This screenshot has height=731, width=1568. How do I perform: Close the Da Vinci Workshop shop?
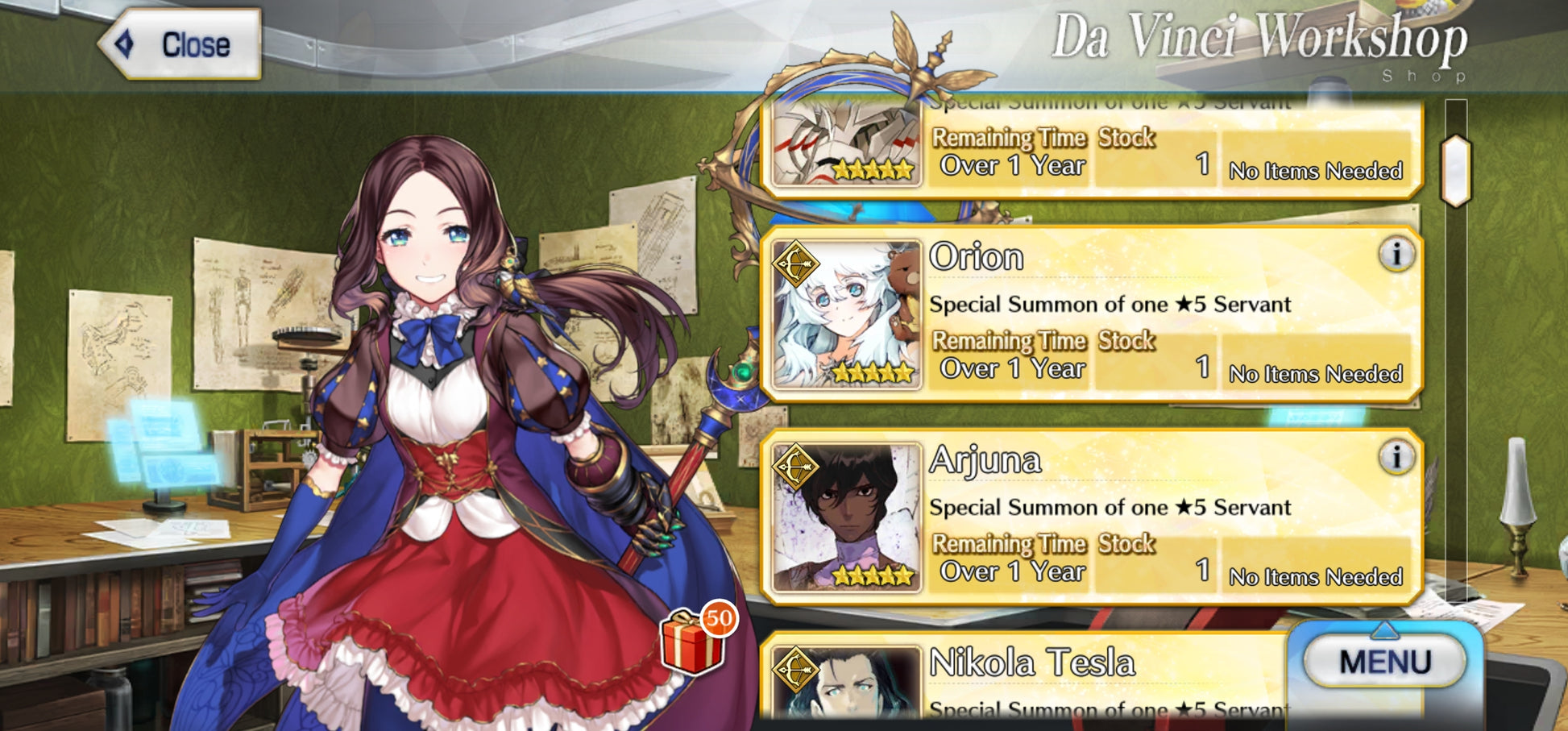click(180, 45)
